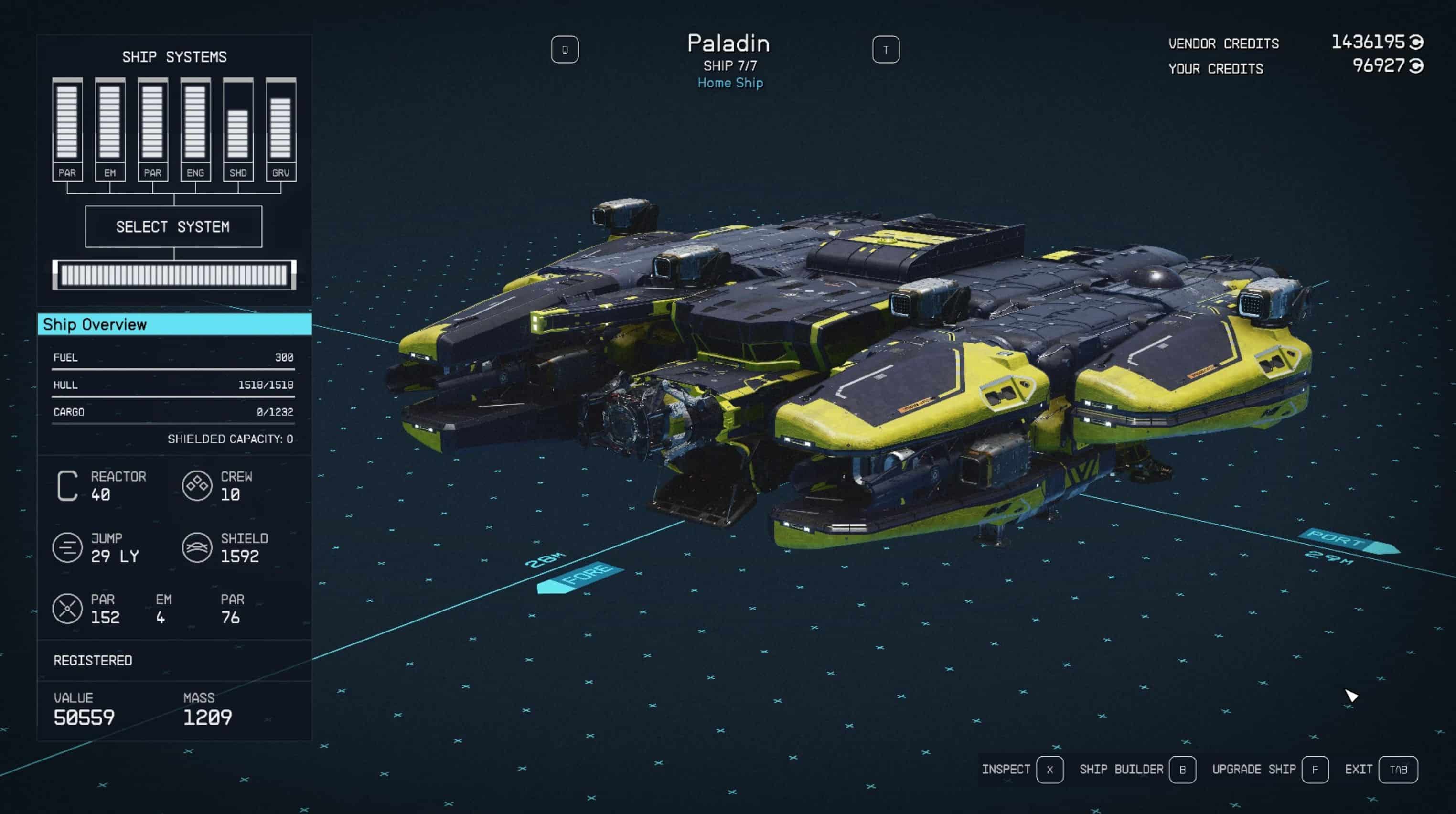The width and height of the screenshot is (1456, 814).
Task: Select the GRV grav drive system bar
Action: [x=281, y=129]
